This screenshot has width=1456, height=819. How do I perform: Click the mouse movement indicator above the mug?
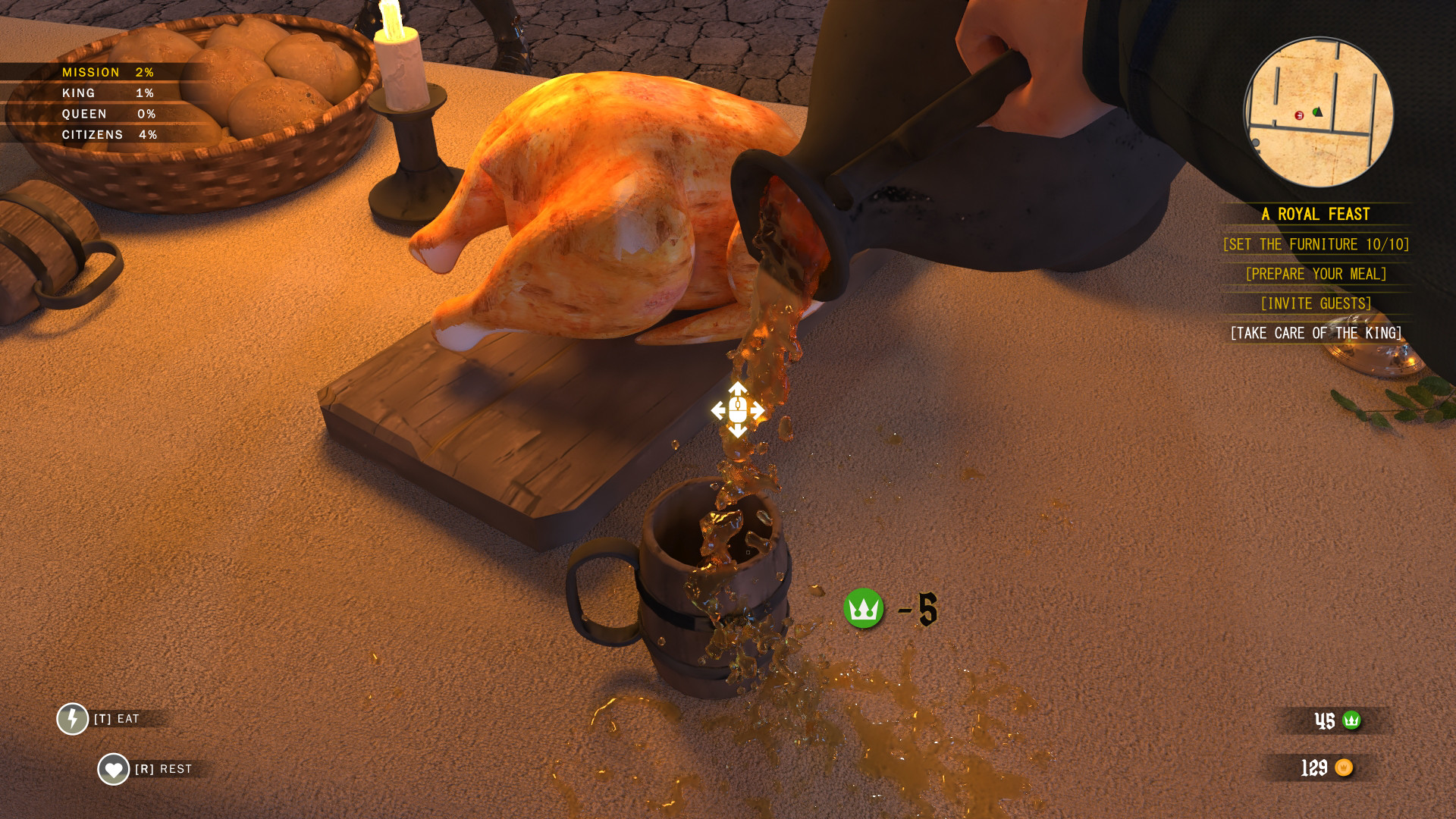[x=736, y=410]
